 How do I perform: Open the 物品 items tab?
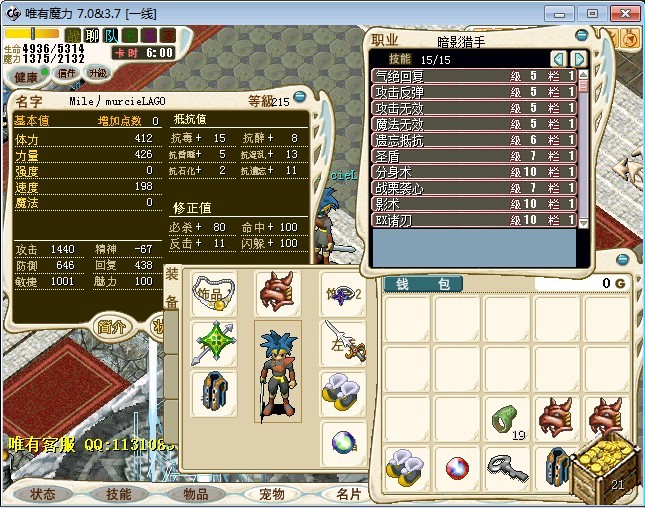coord(196,494)
